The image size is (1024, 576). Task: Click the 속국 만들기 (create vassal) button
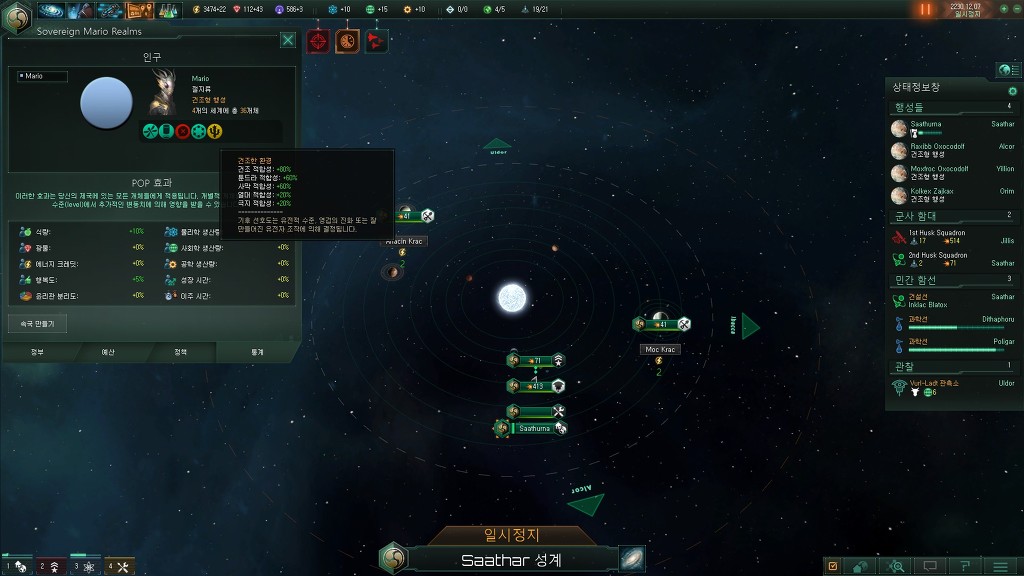point(37,324)
